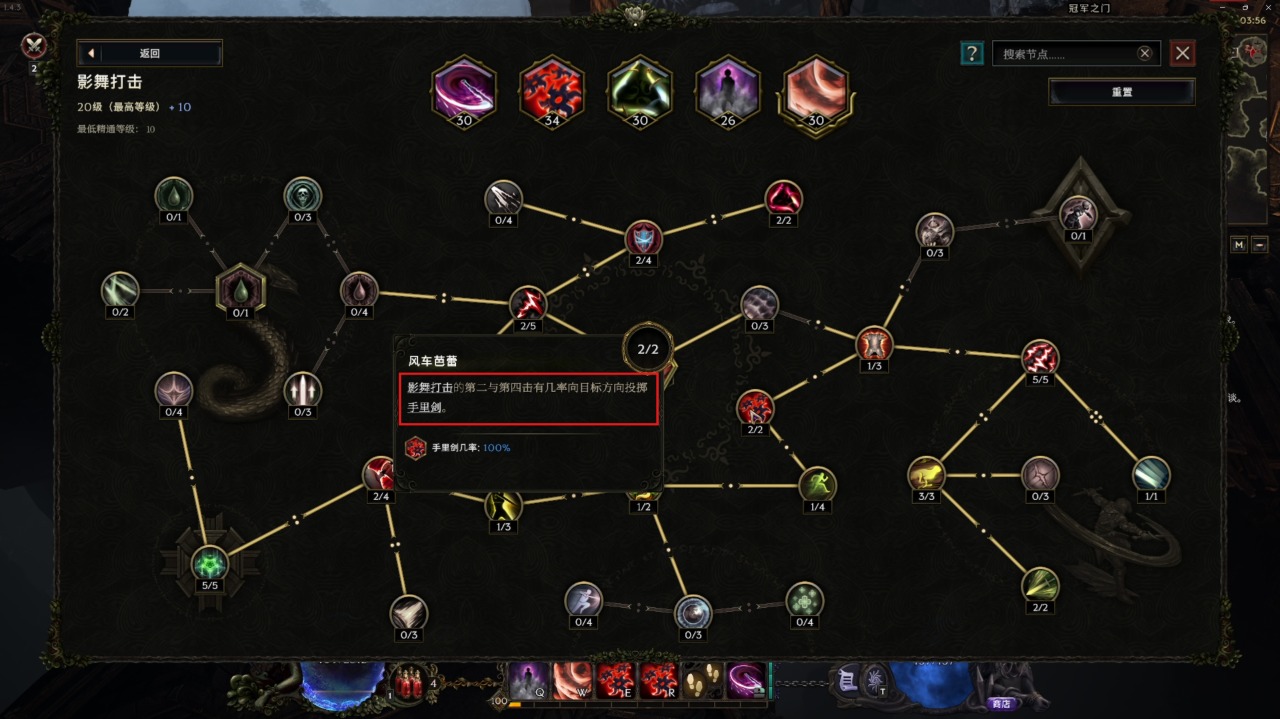Image resolution: width=1280 pixels, height=719 pixels.
Task: Click the 1/1 node
Action: coord(1151,474)
